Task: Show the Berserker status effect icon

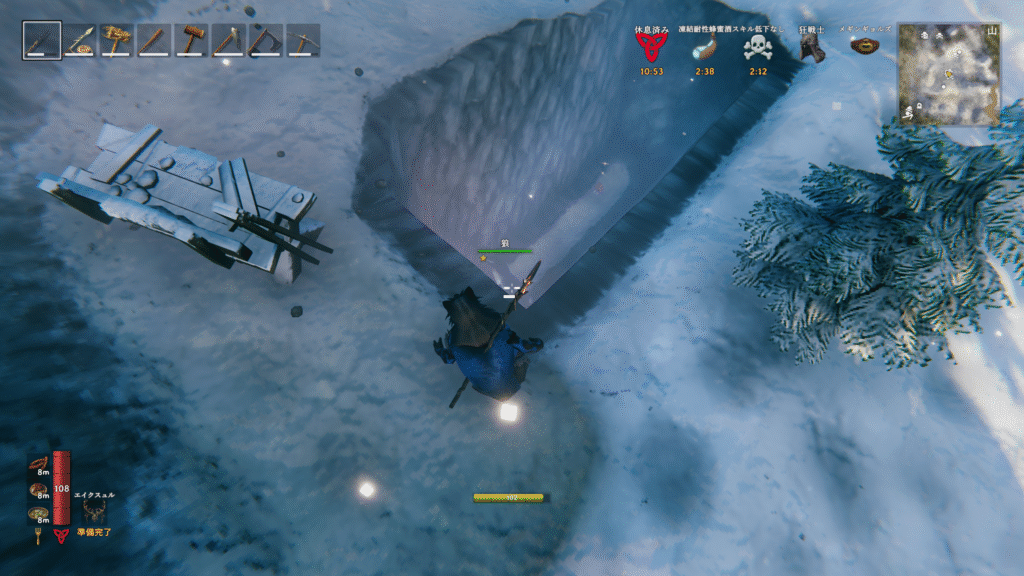Action: pyautogui.click(x=811, y=49)
